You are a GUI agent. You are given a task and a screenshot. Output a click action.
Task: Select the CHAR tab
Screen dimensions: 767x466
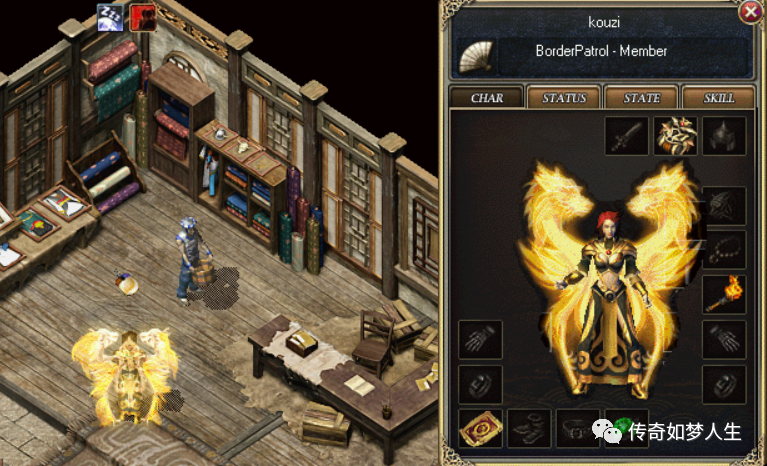coord(485,98)
